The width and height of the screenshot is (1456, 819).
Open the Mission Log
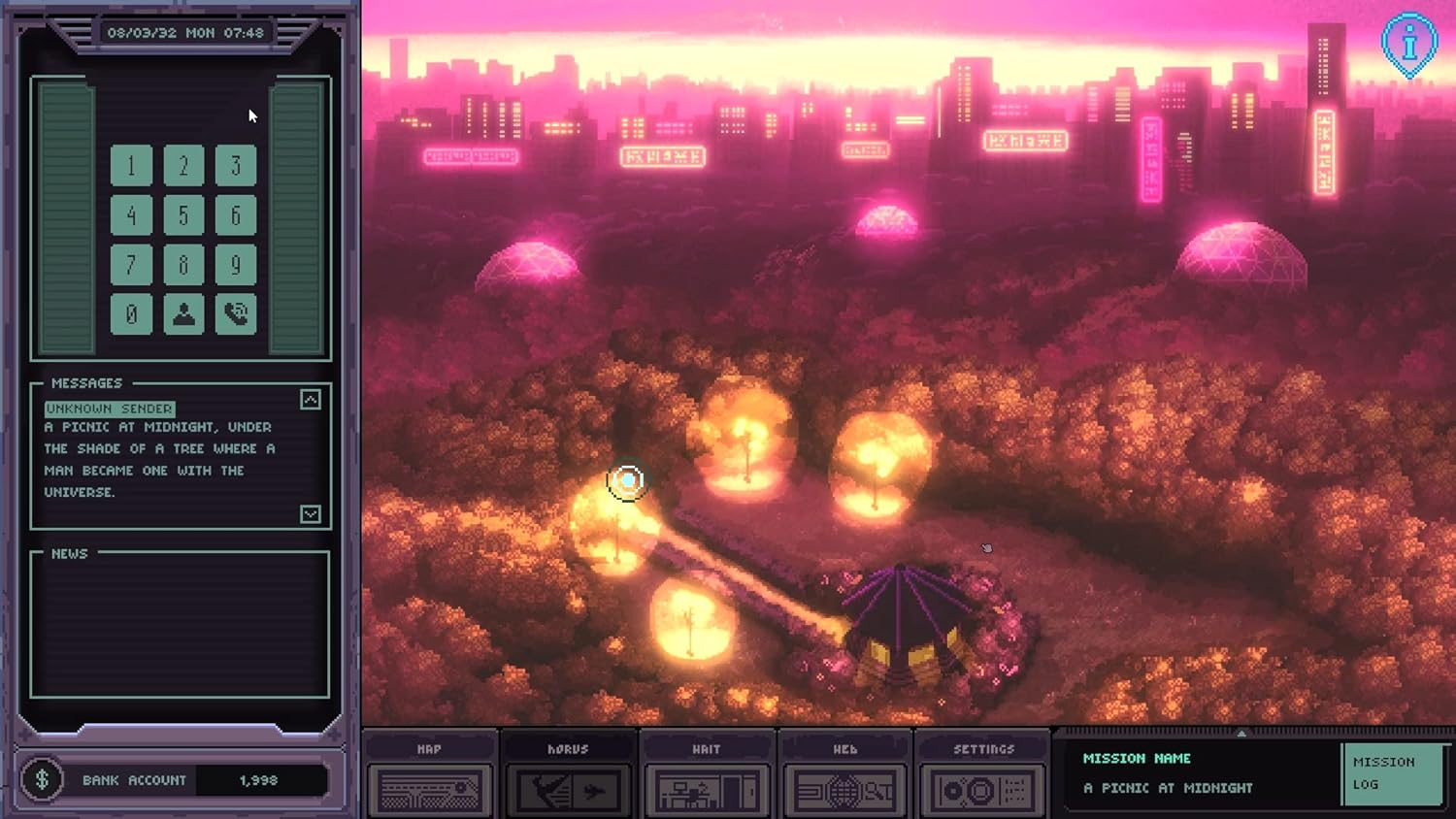click(x=1390, y=773)
